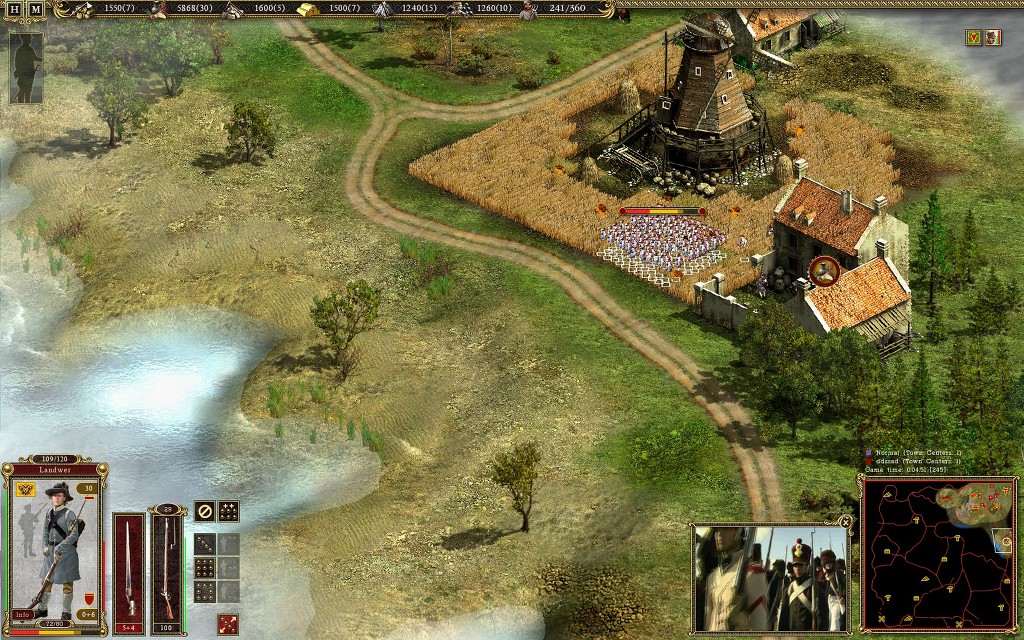Select the soldier silhouette group card
1024x640 pixels.
(x=26, y=67)
